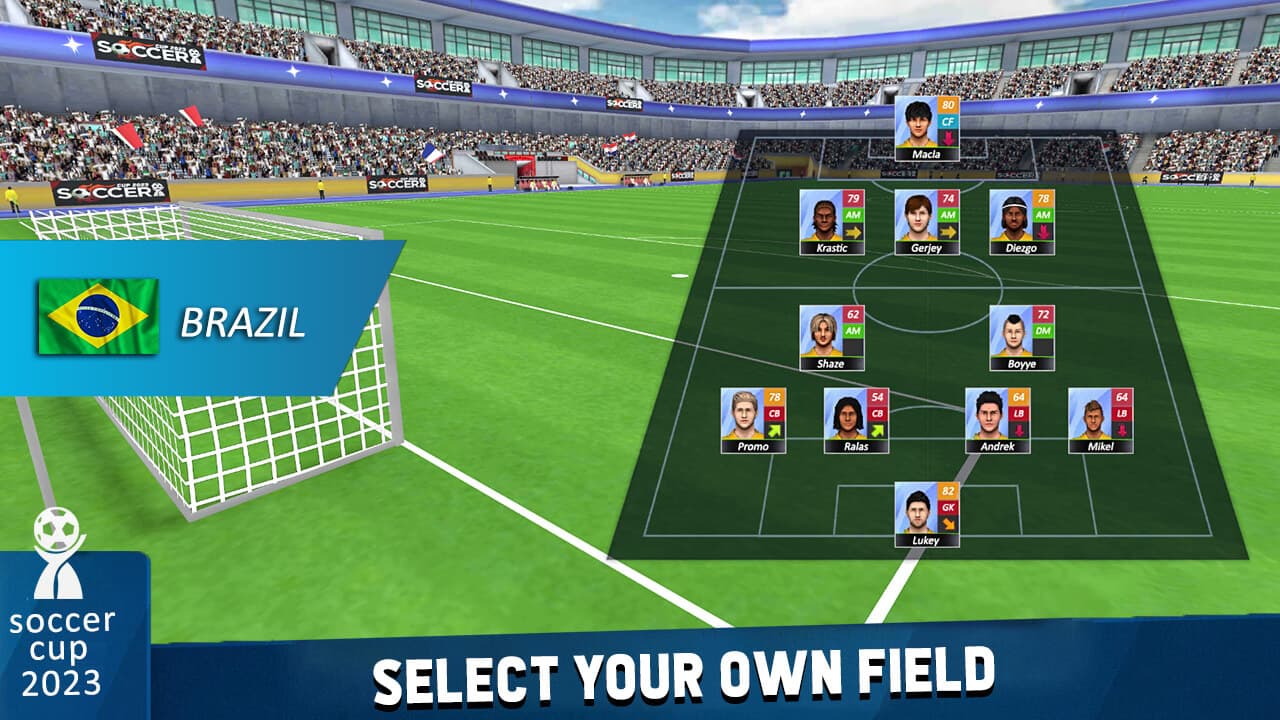Pick the Gerjey player card
Screen dimensions: 1280x720
point(926,222)
